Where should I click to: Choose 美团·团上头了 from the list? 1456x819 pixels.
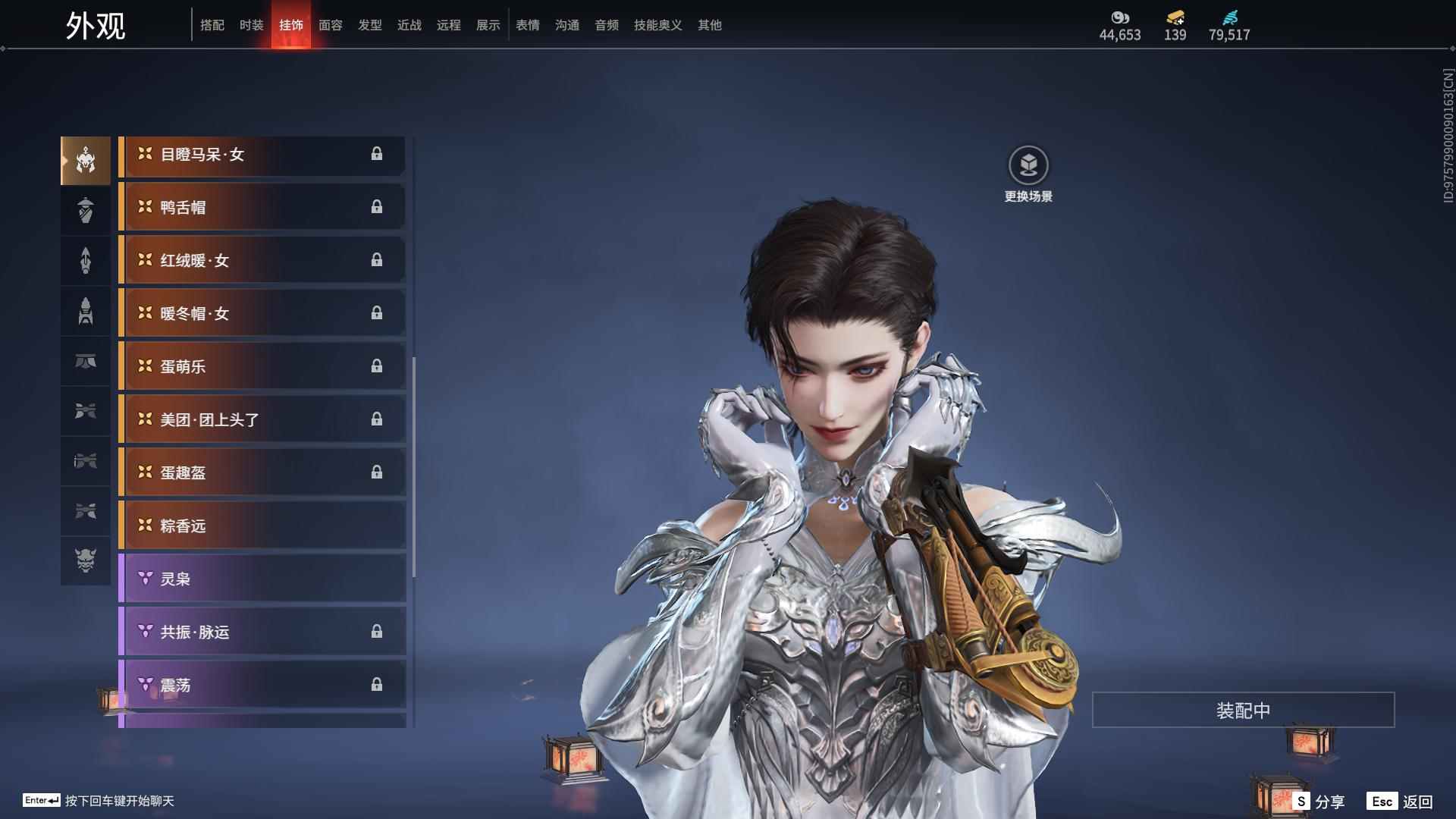(262, 419)
